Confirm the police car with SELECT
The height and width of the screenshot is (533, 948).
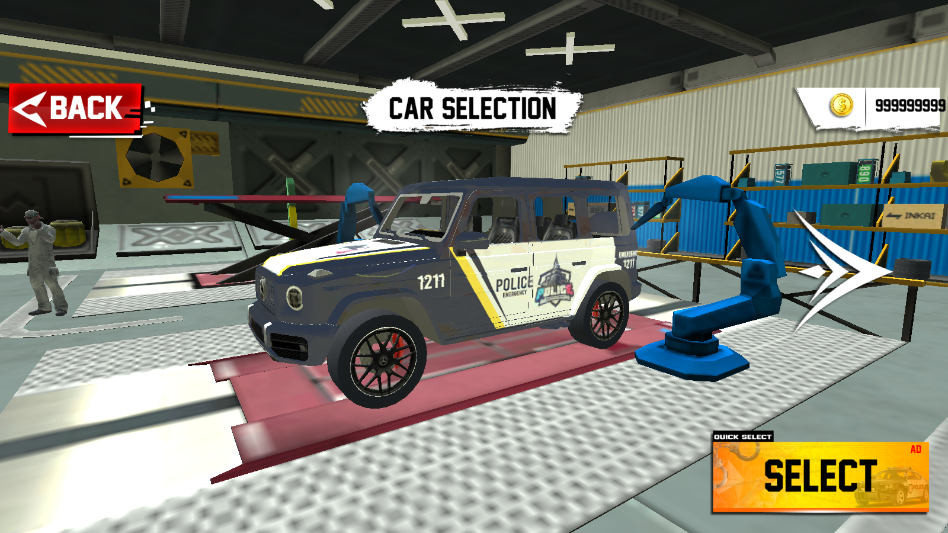(820, 475)
